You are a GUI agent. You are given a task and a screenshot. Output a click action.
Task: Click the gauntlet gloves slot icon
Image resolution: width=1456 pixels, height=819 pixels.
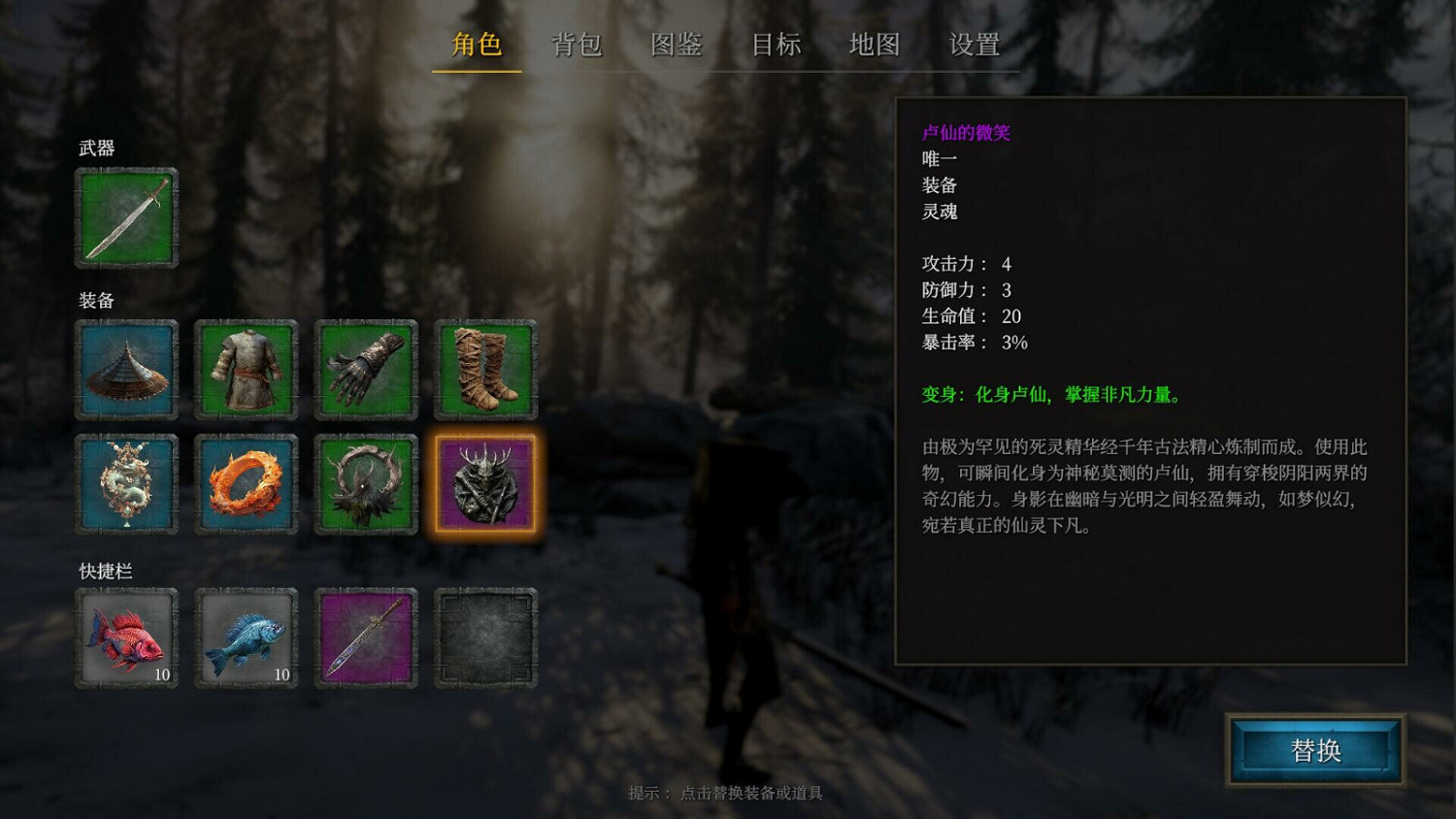point(365,370)
